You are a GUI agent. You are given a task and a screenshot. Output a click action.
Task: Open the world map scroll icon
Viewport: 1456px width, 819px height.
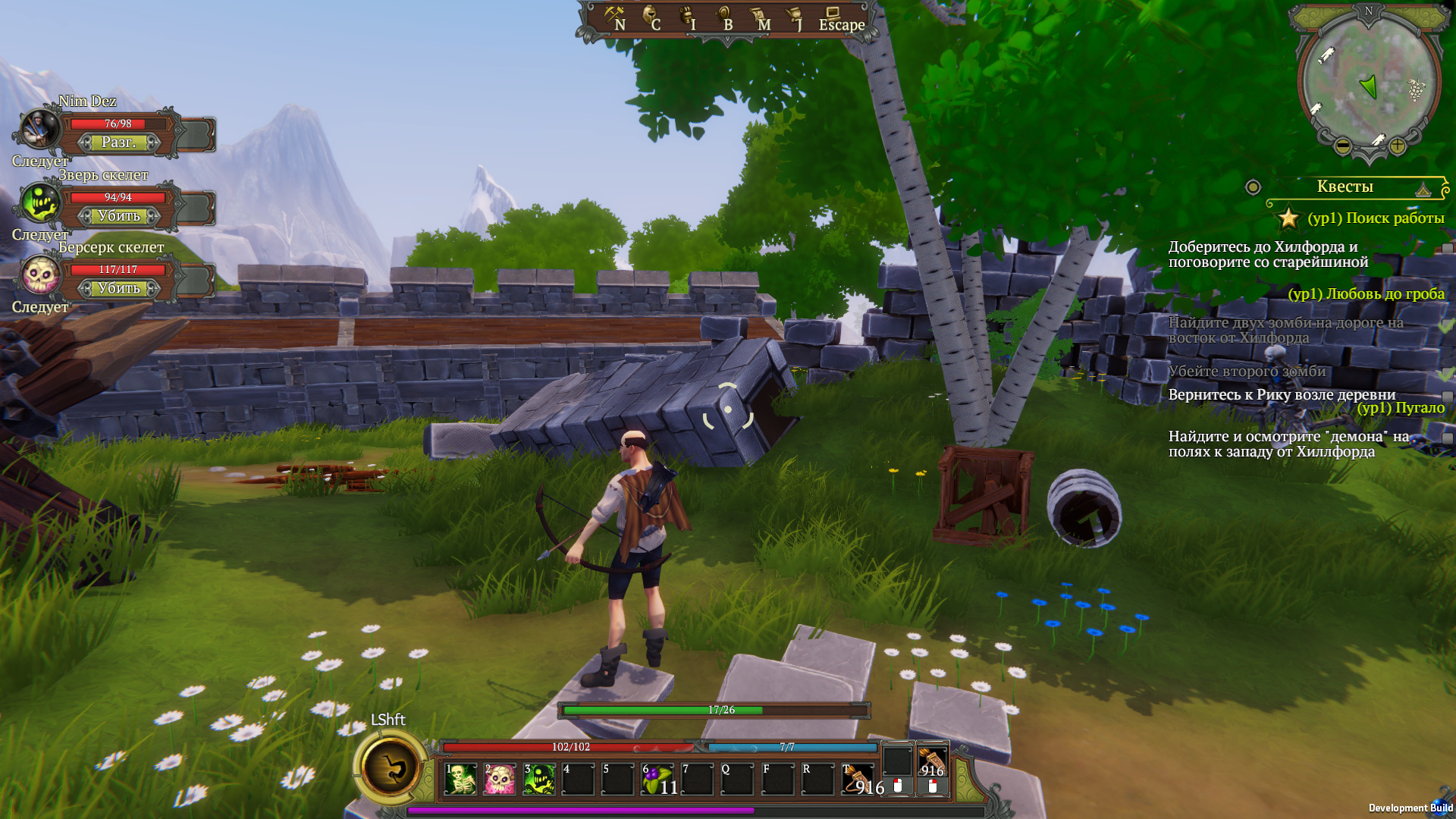[759, 17]
